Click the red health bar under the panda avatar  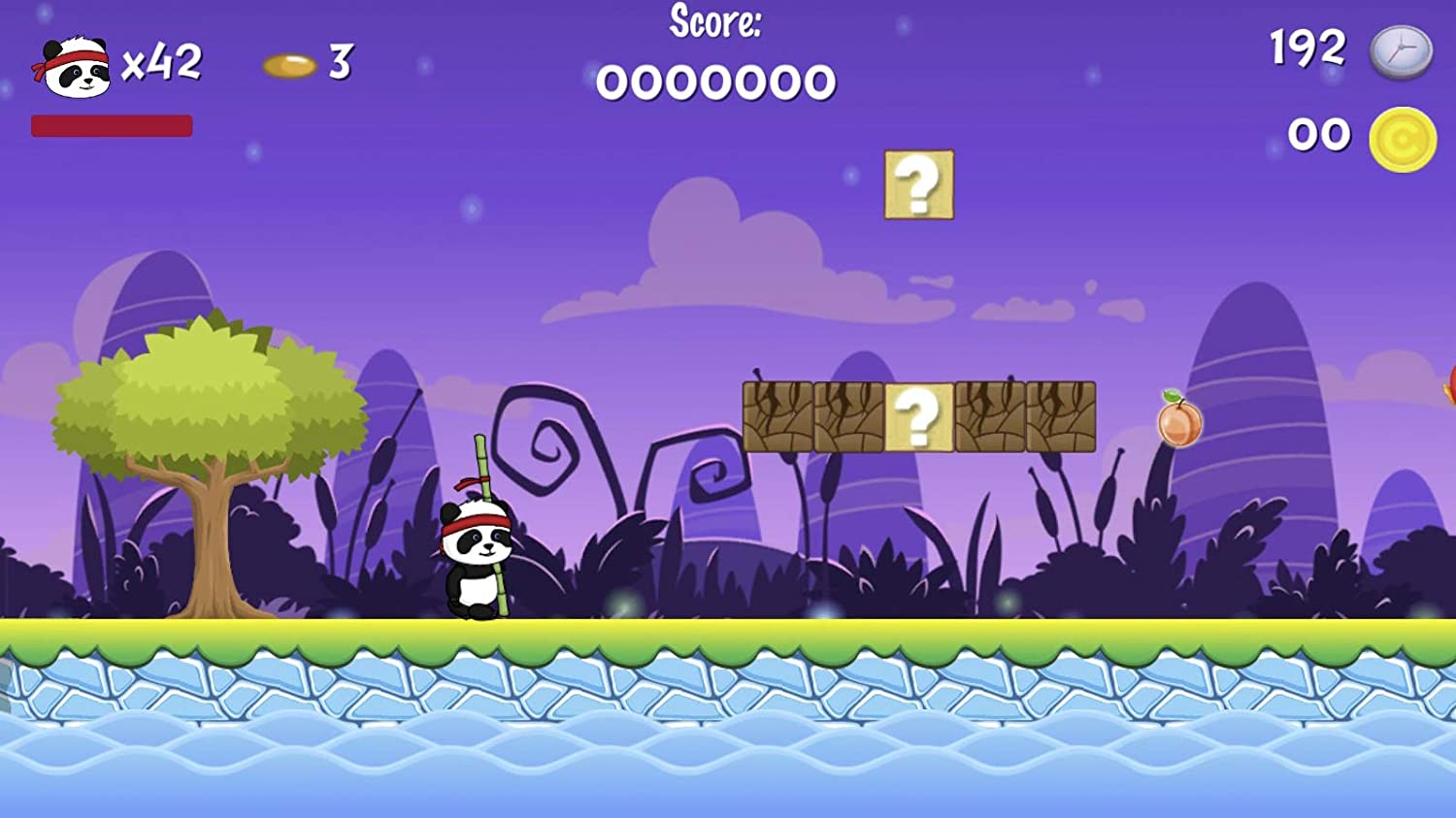[x=112, y=124]
